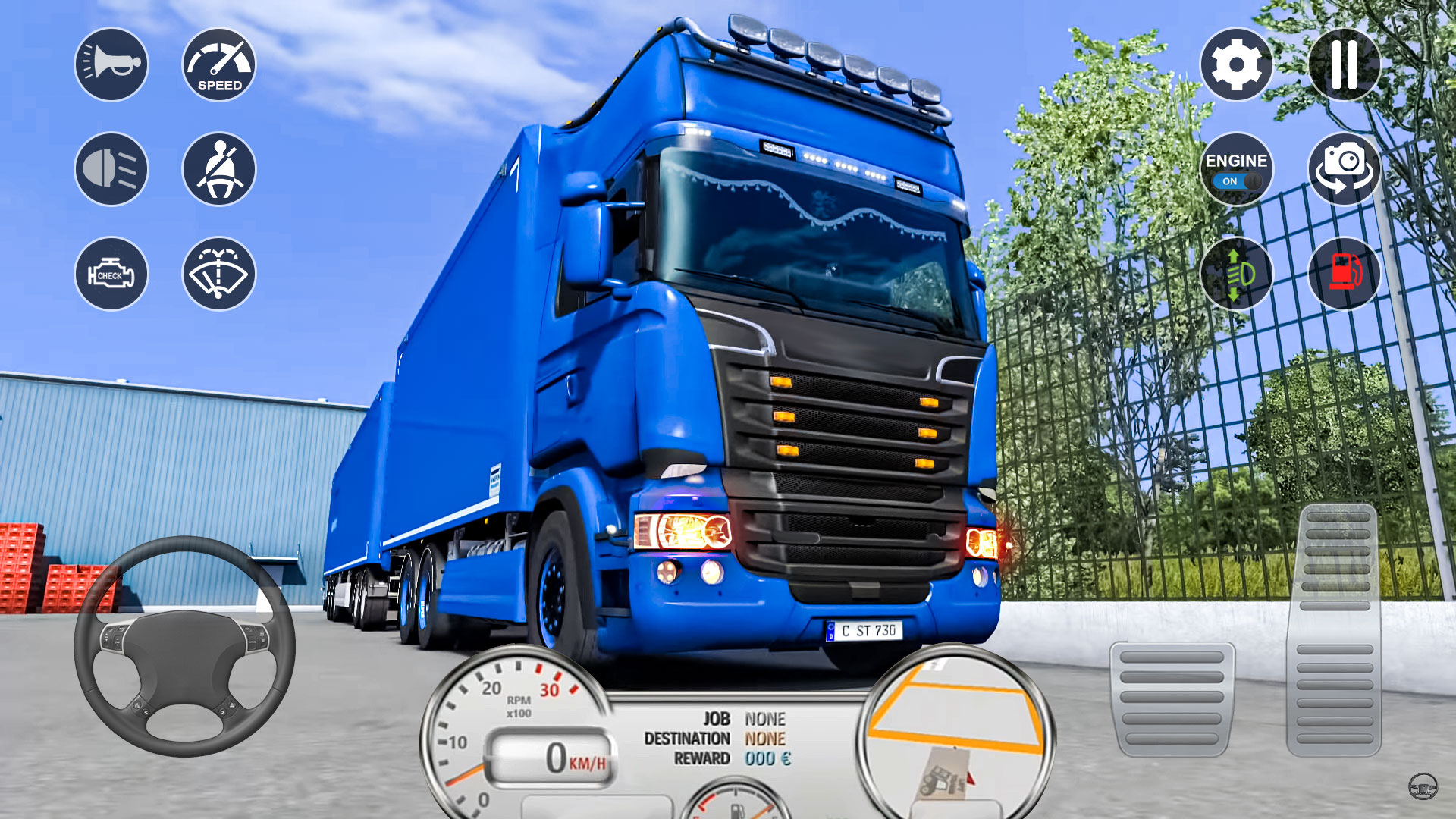Fasten the seatbelt
Image resolution: width=1456 pixels, height=819 pixels.
218,169
